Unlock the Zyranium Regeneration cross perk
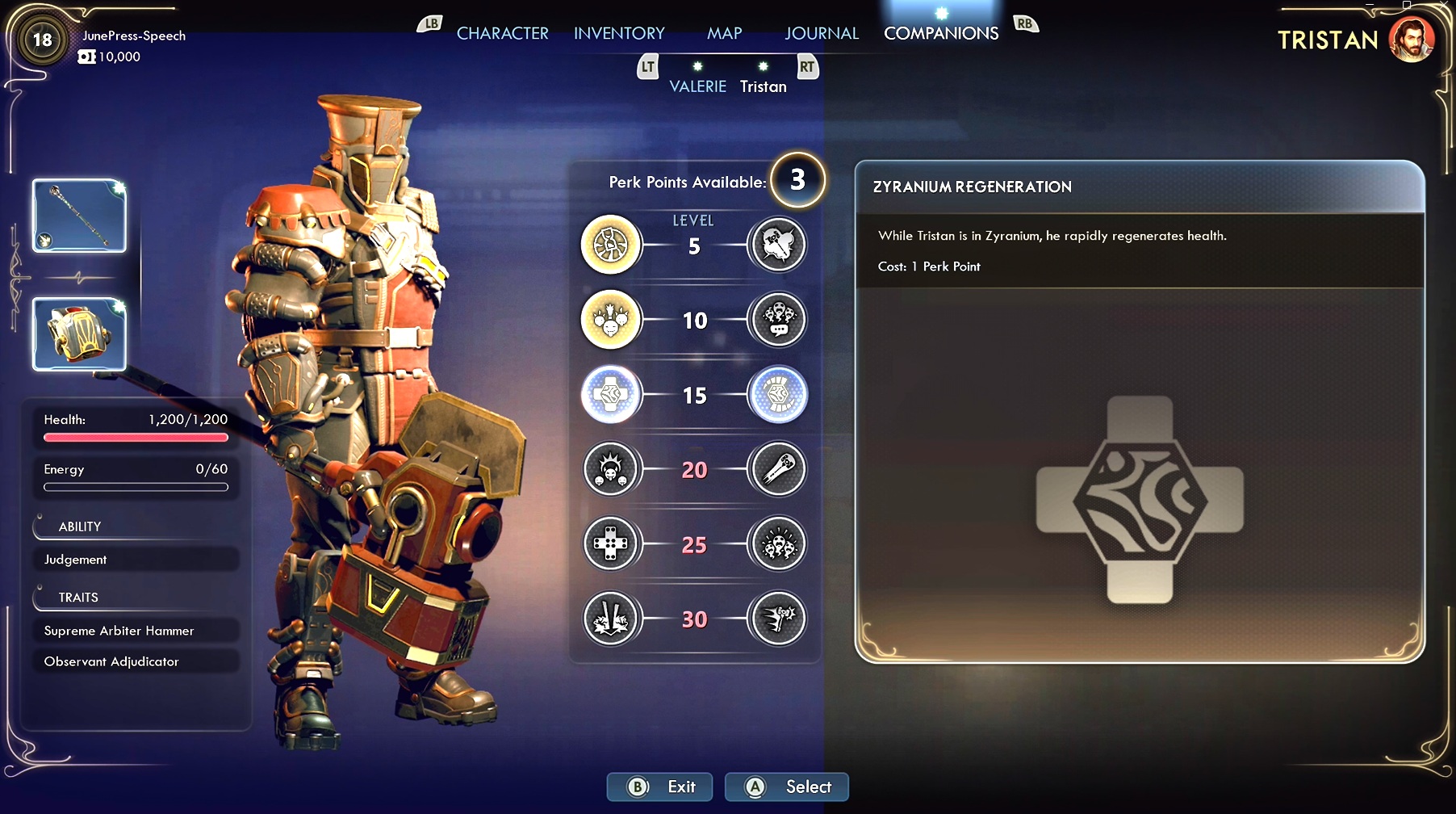Viewport: 1456px width, 814px height. point(611,395)
